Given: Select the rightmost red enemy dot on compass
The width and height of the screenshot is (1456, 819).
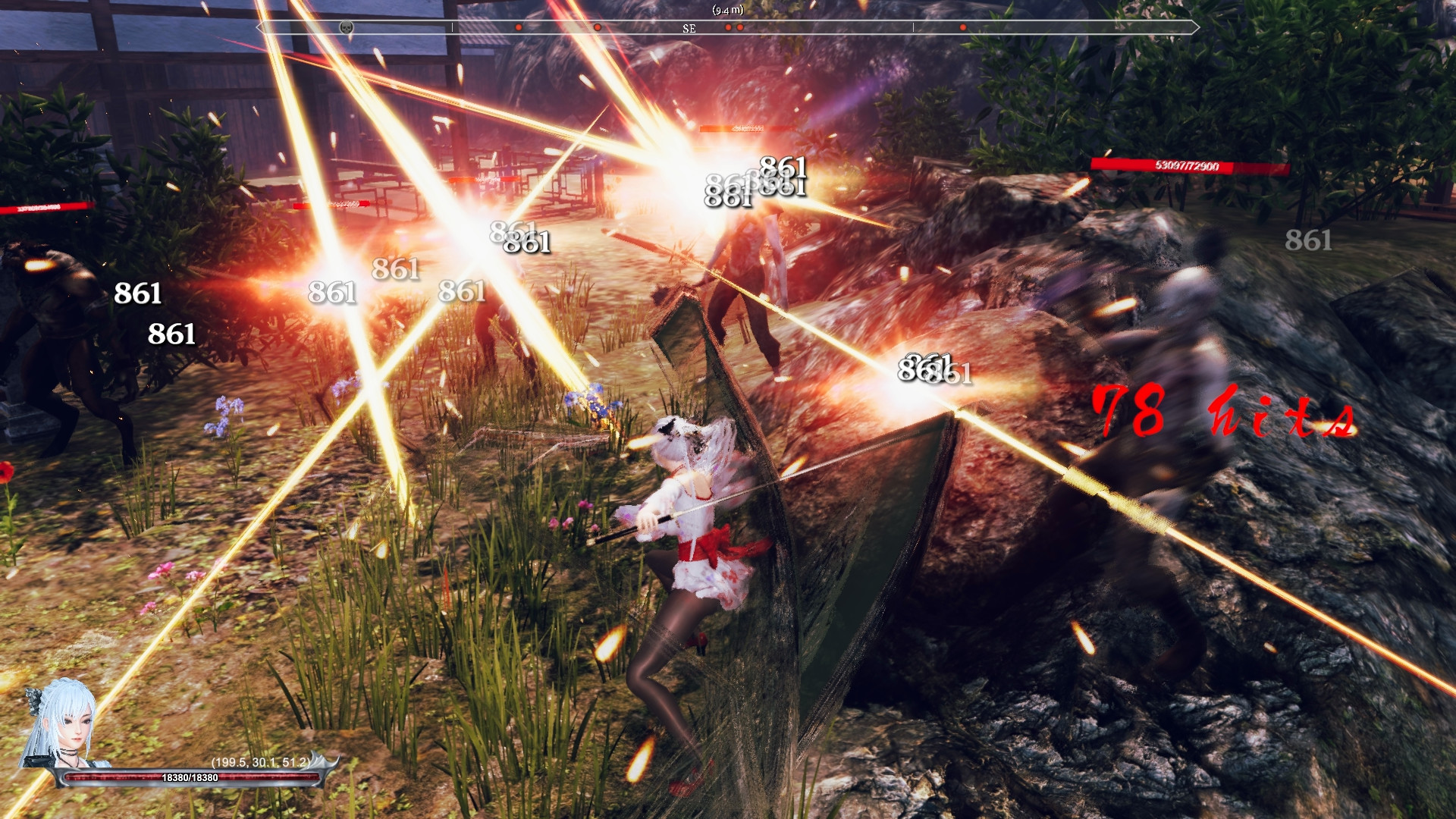Looking at the screenshot, I should [962, 26].
